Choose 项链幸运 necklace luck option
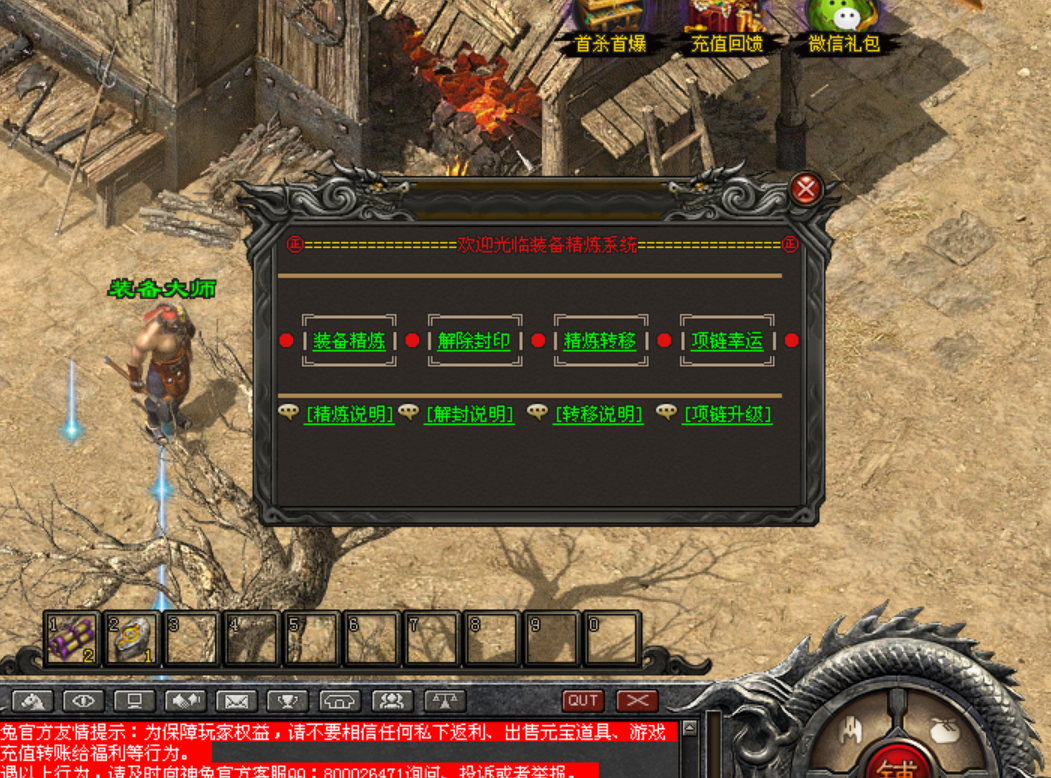The width and height of the screenshot is (1051, 778). tap(727, 341)
